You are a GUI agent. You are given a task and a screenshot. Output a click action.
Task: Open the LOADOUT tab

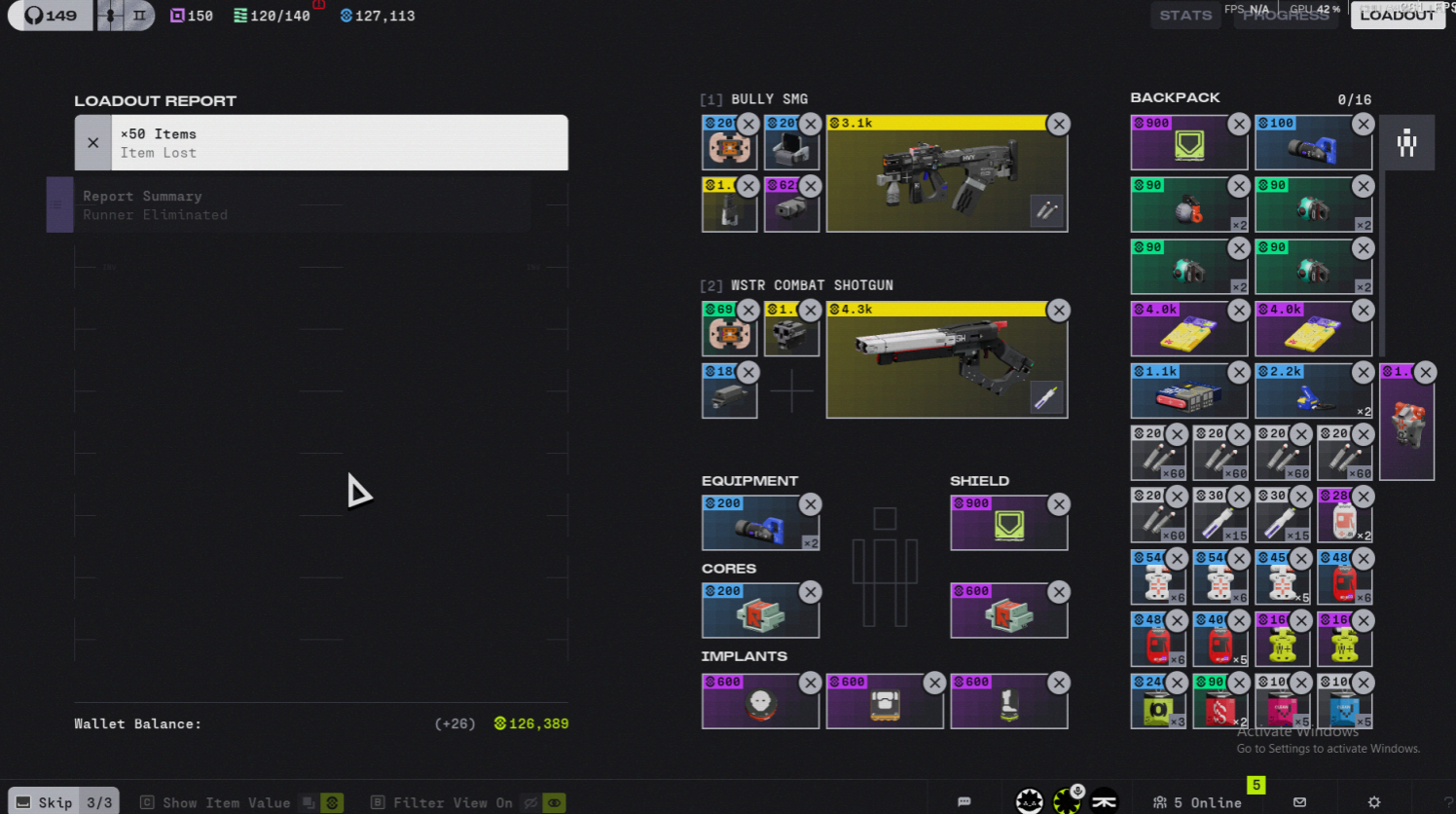tap(1397, 15)
